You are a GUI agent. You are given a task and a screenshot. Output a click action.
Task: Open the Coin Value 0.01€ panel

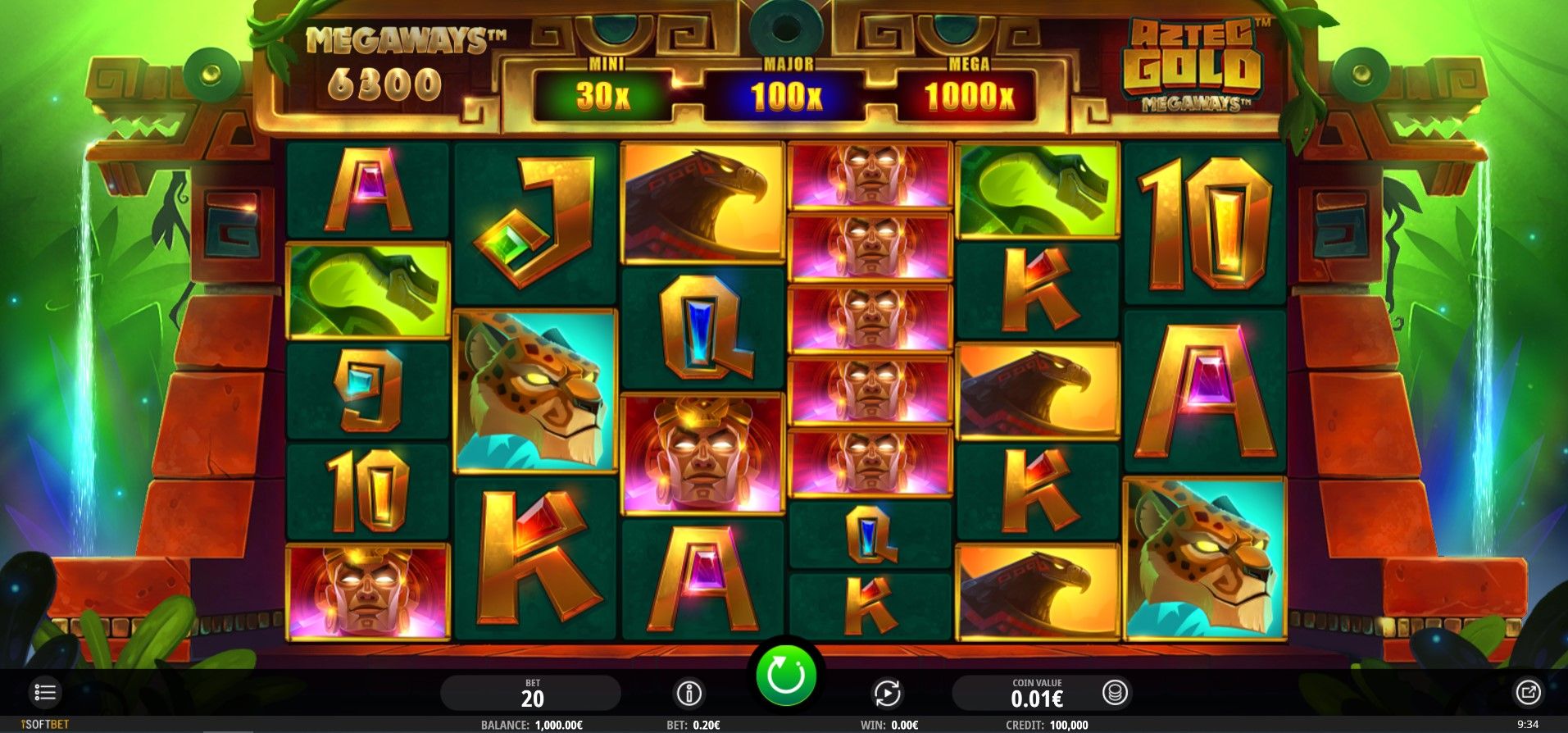1036,694
